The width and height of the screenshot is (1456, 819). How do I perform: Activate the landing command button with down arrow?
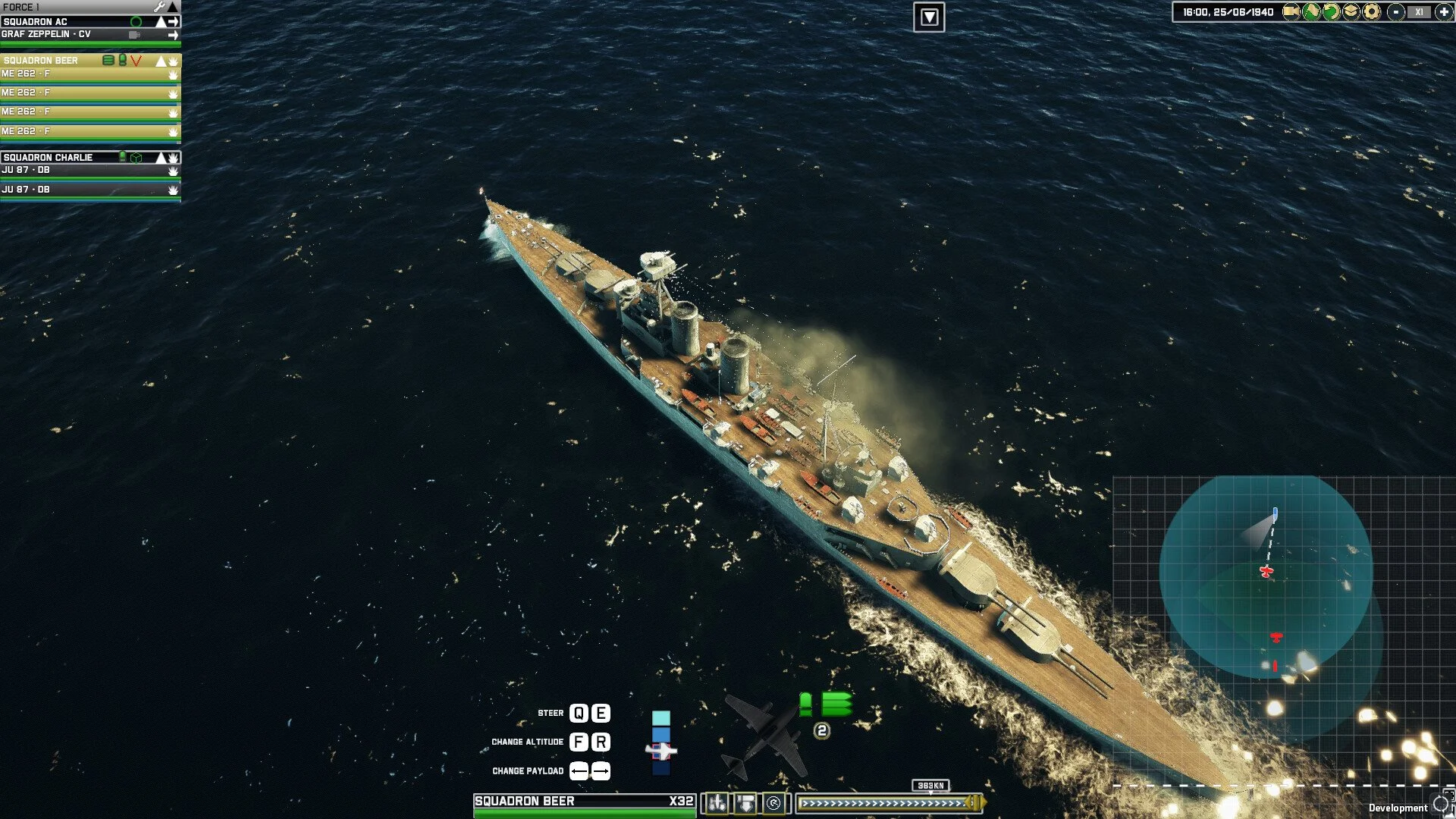tap(745, 802)
